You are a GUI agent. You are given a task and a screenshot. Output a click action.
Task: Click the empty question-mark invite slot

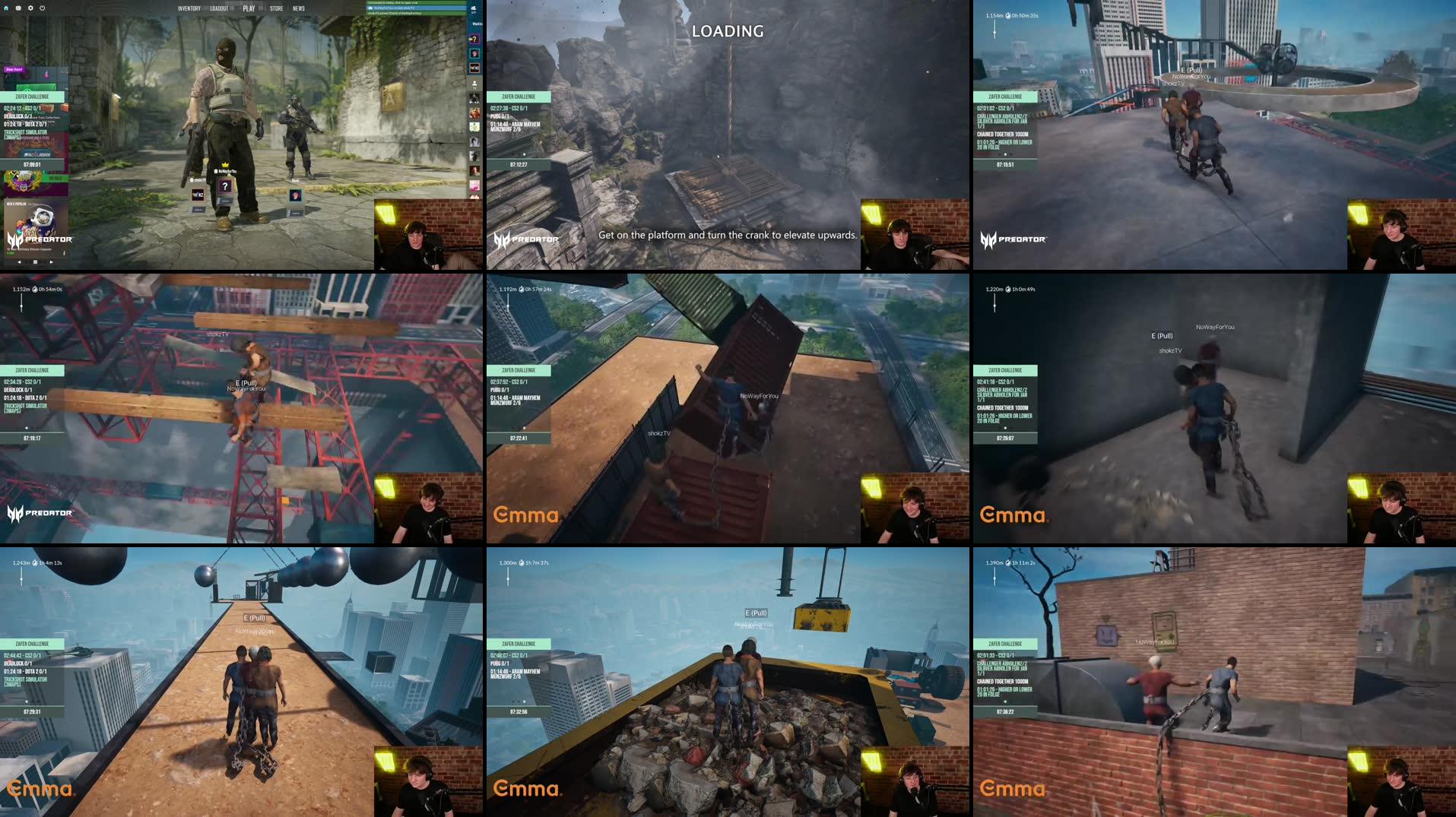click(x=226, y=186)
